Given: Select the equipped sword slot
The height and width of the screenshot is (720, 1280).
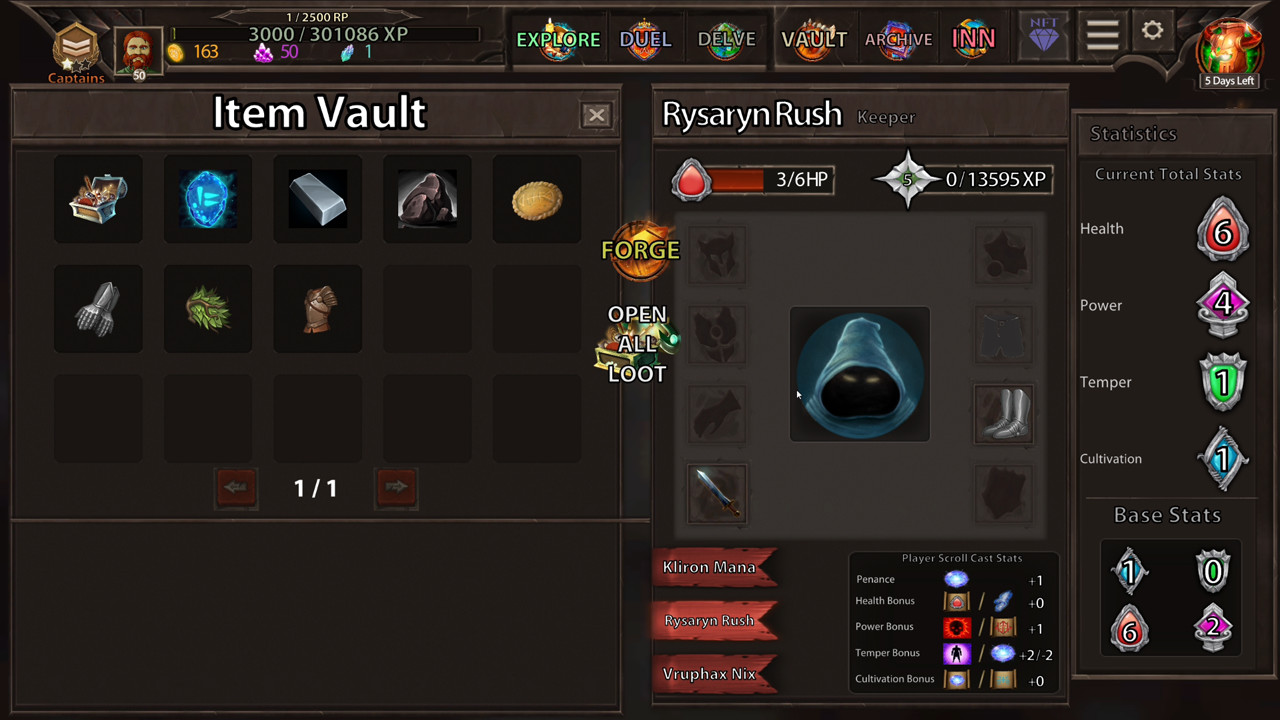Looking at the screenshot, I should click(716, 492).
